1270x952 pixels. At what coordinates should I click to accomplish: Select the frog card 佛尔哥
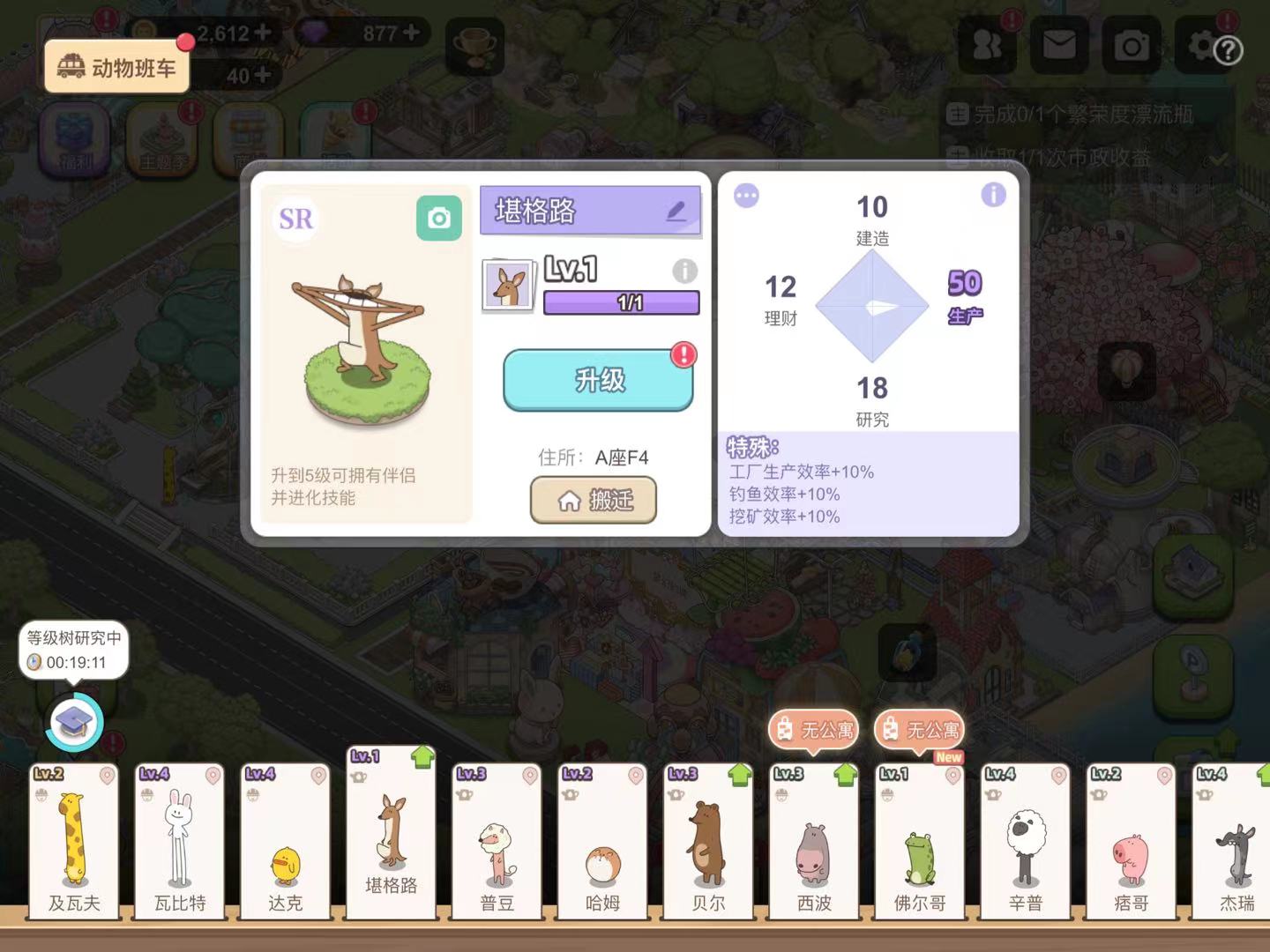(920, 842)
